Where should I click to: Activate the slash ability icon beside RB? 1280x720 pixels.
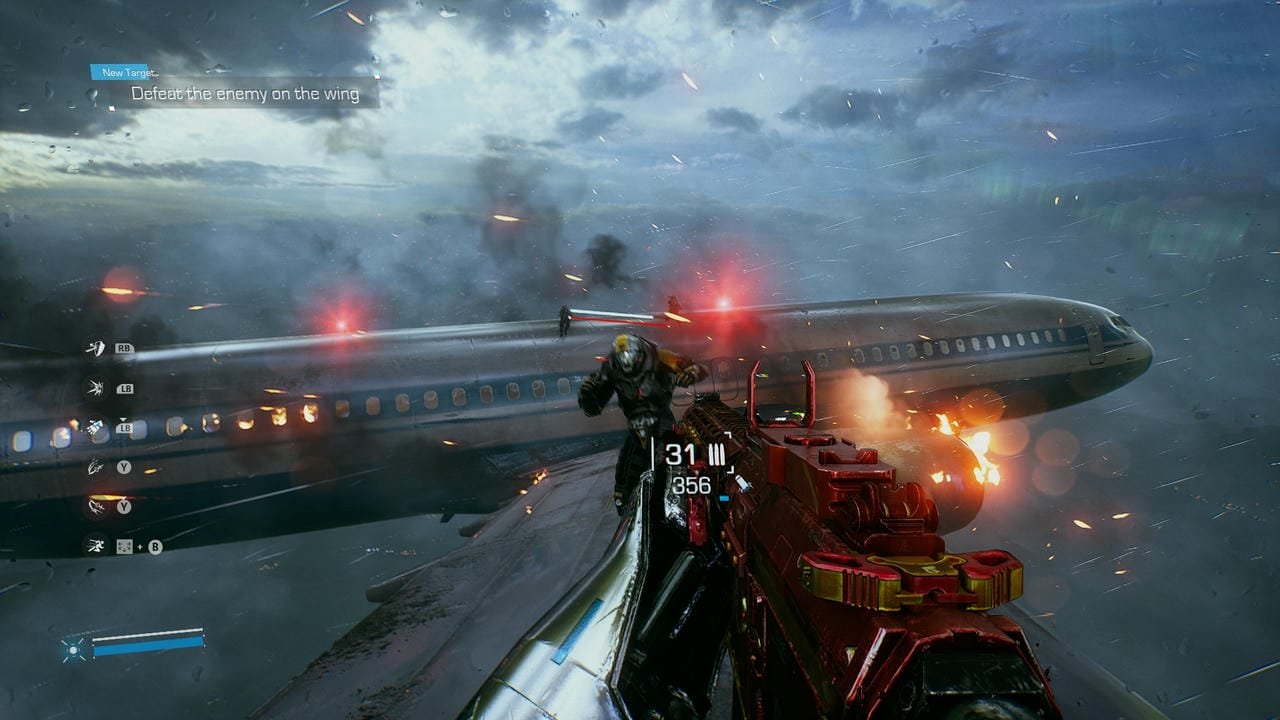[x=96, y=348]
